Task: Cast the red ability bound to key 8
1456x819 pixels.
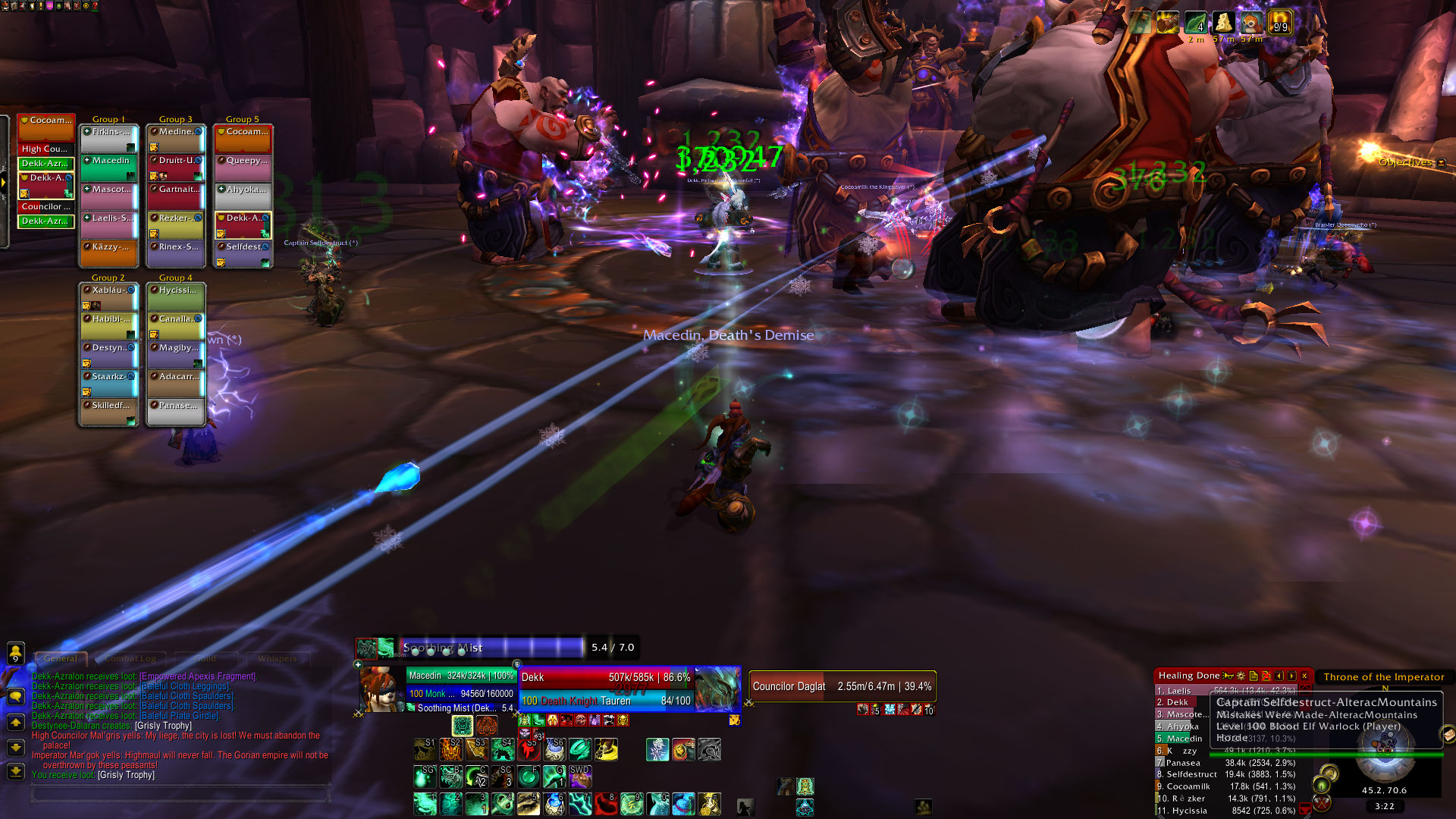Action: pos(606,804)
